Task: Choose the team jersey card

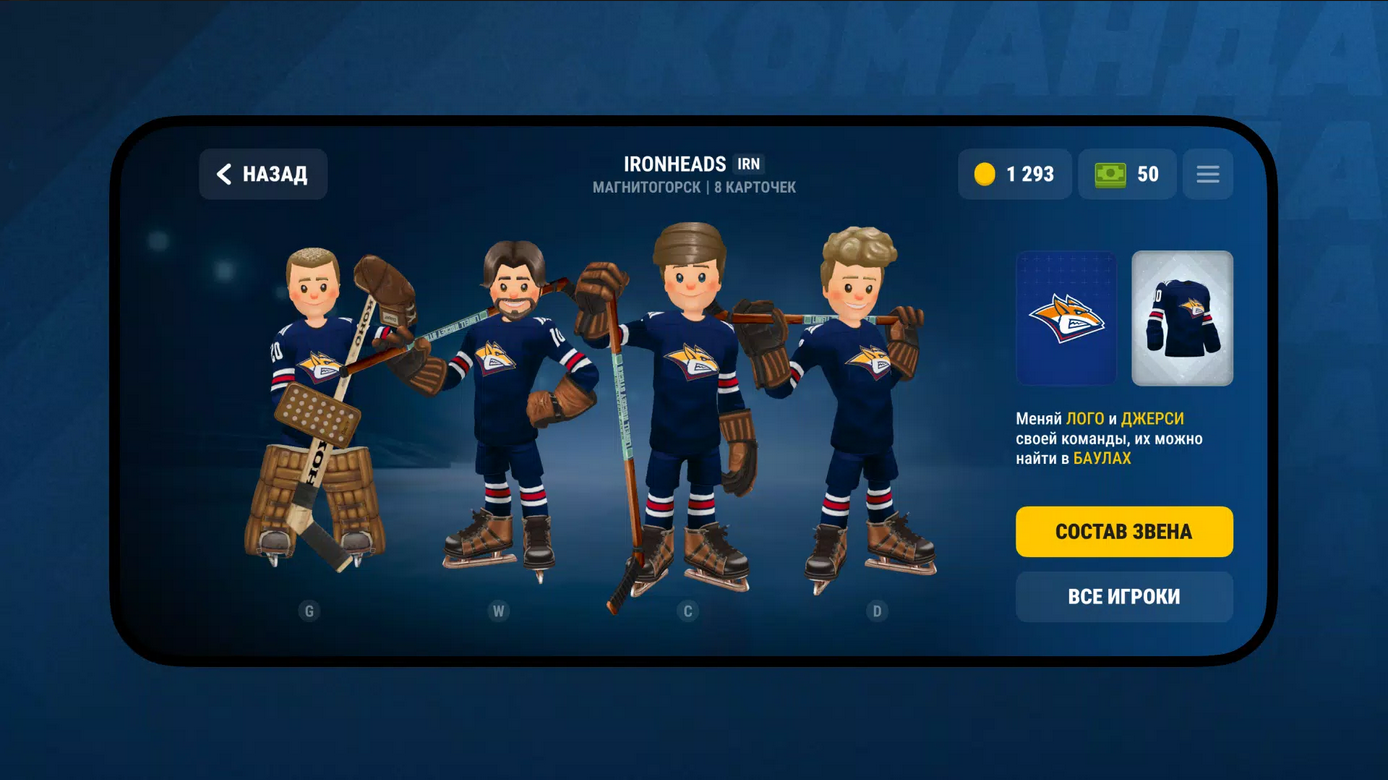Action: point(1182,318)
